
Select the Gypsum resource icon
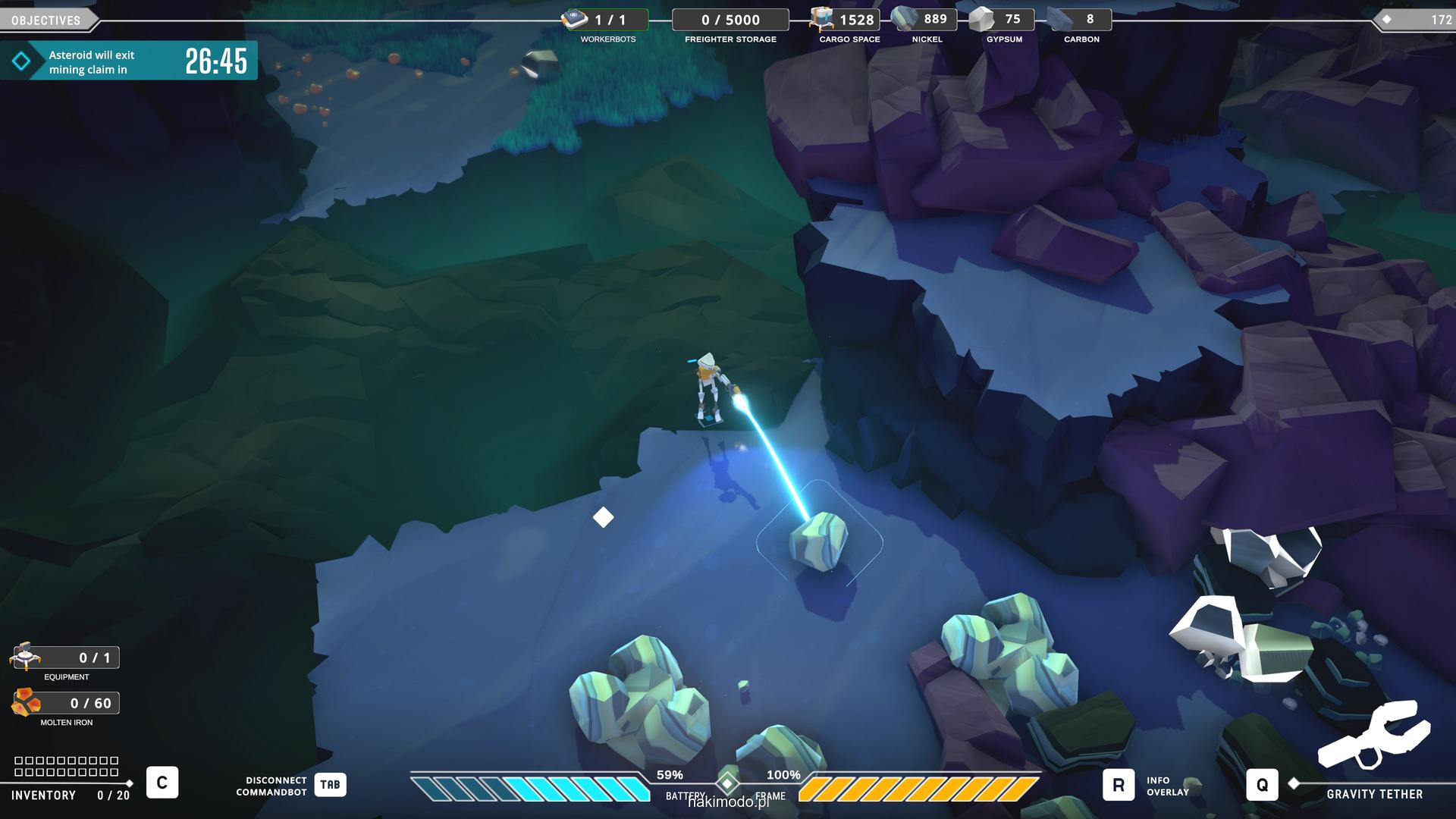(982, 19)
